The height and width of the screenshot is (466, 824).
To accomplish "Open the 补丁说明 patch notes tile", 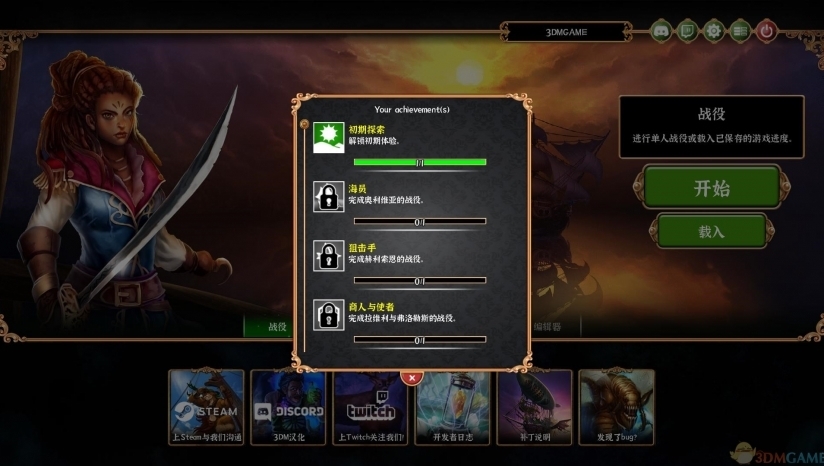I will tap(534, 407).
